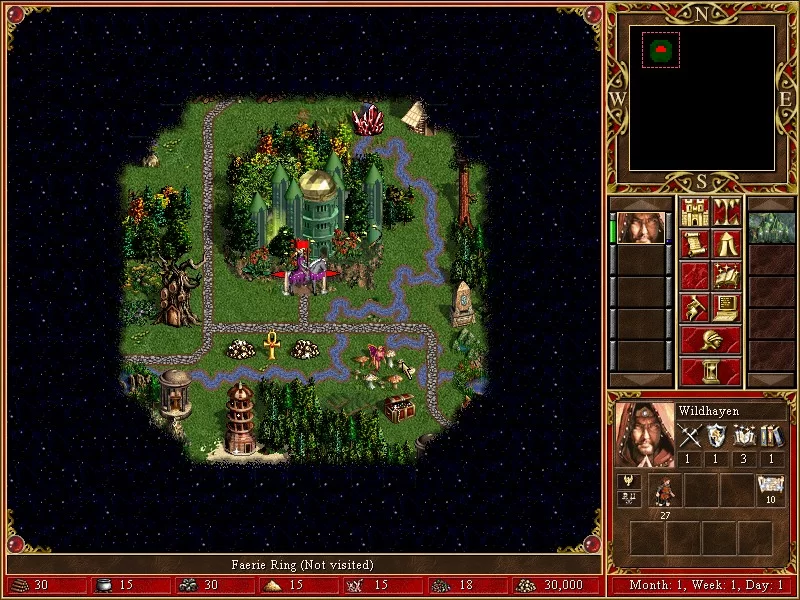Screen dimensions: 800x600
Task: Open the Quest Log scroll button
Action: (694, 244)
